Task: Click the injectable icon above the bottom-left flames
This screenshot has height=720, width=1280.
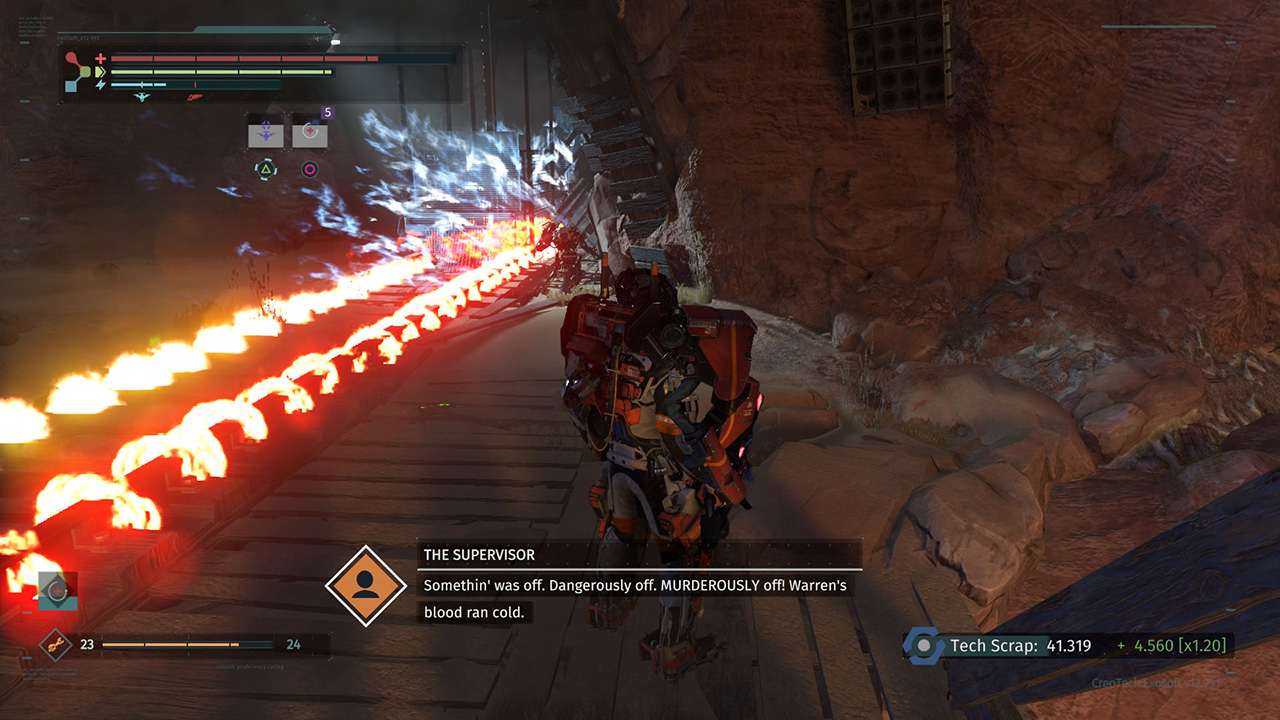Action: (x=57, y=591)
